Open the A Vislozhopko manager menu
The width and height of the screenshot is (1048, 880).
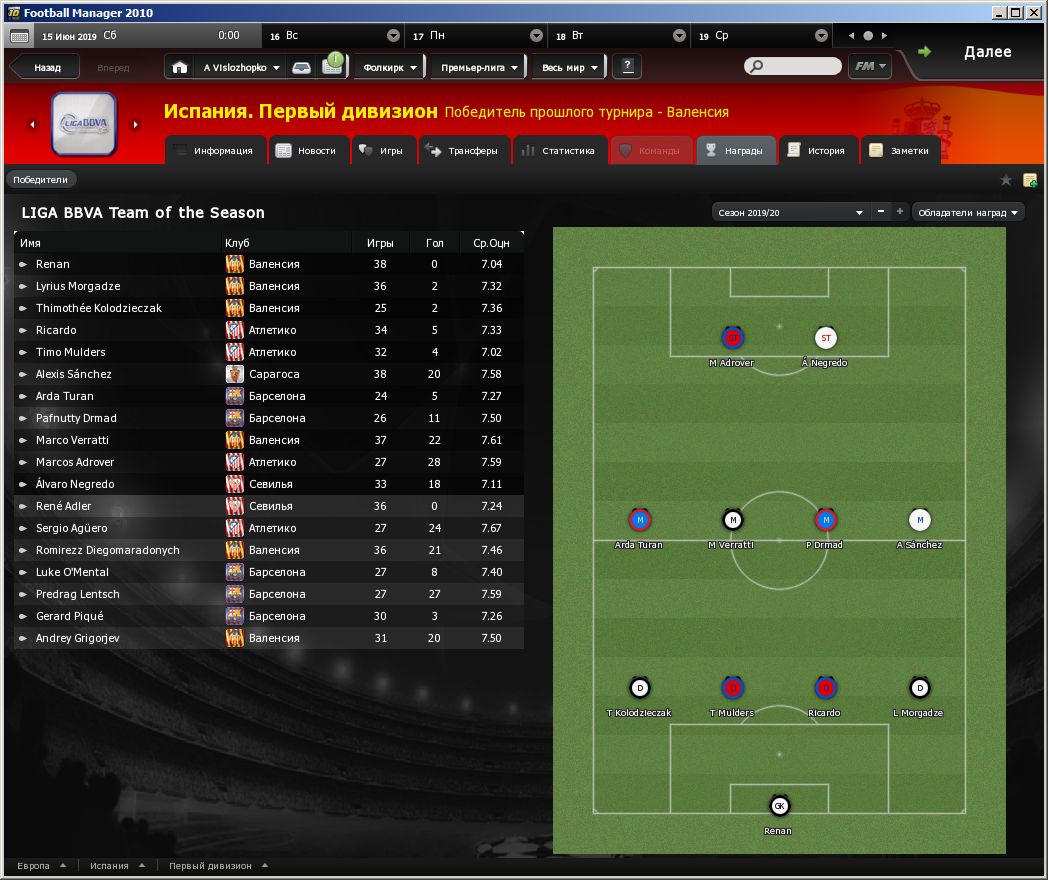tap(240, 68)
